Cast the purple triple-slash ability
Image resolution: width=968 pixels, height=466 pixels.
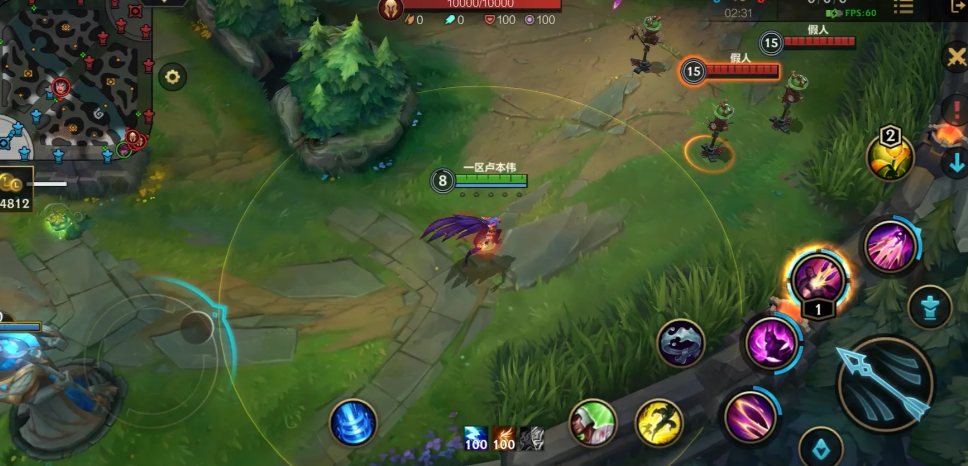coord(751,415)
